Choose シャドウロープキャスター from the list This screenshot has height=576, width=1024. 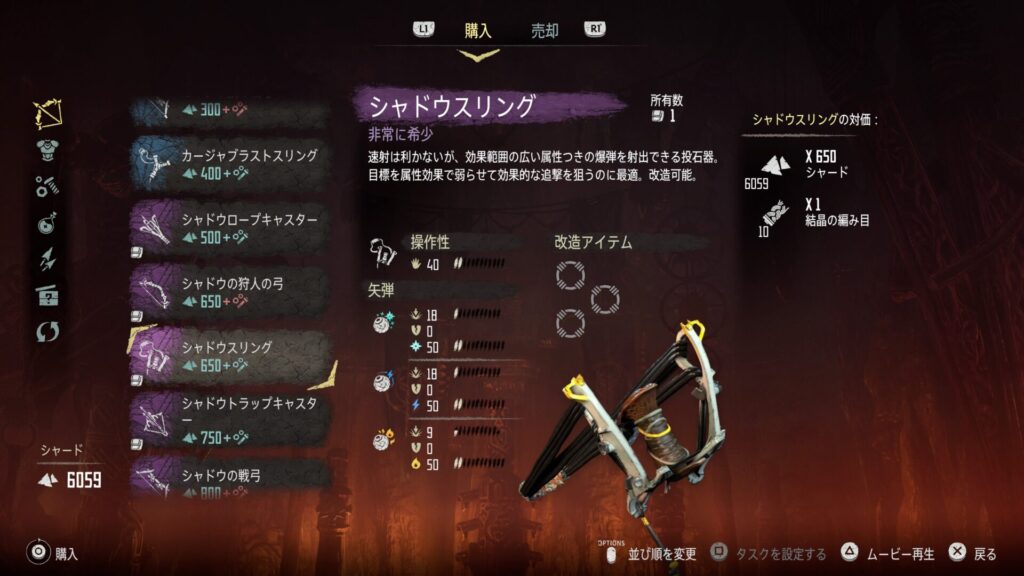tap(229, 229)
